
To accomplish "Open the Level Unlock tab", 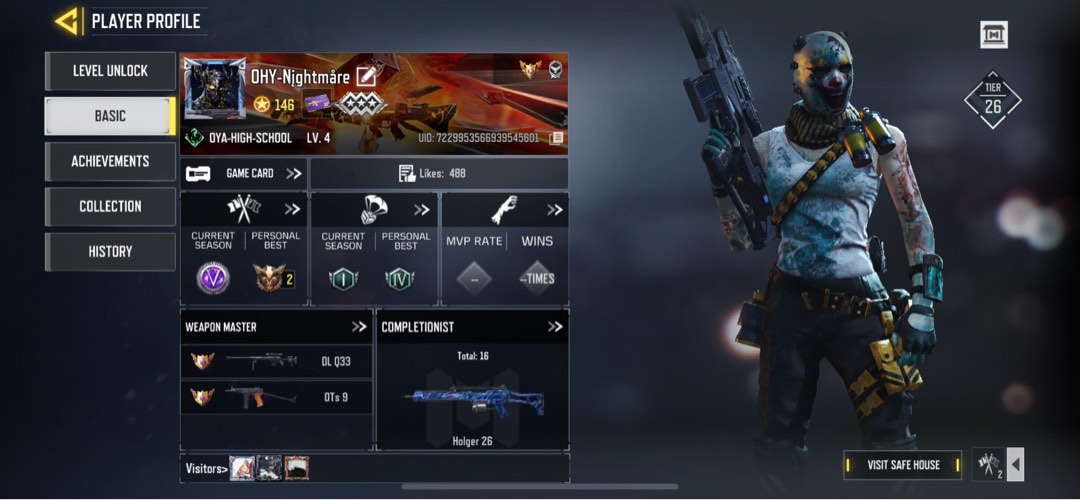I will pyautogui.click(x=110, y=71).
